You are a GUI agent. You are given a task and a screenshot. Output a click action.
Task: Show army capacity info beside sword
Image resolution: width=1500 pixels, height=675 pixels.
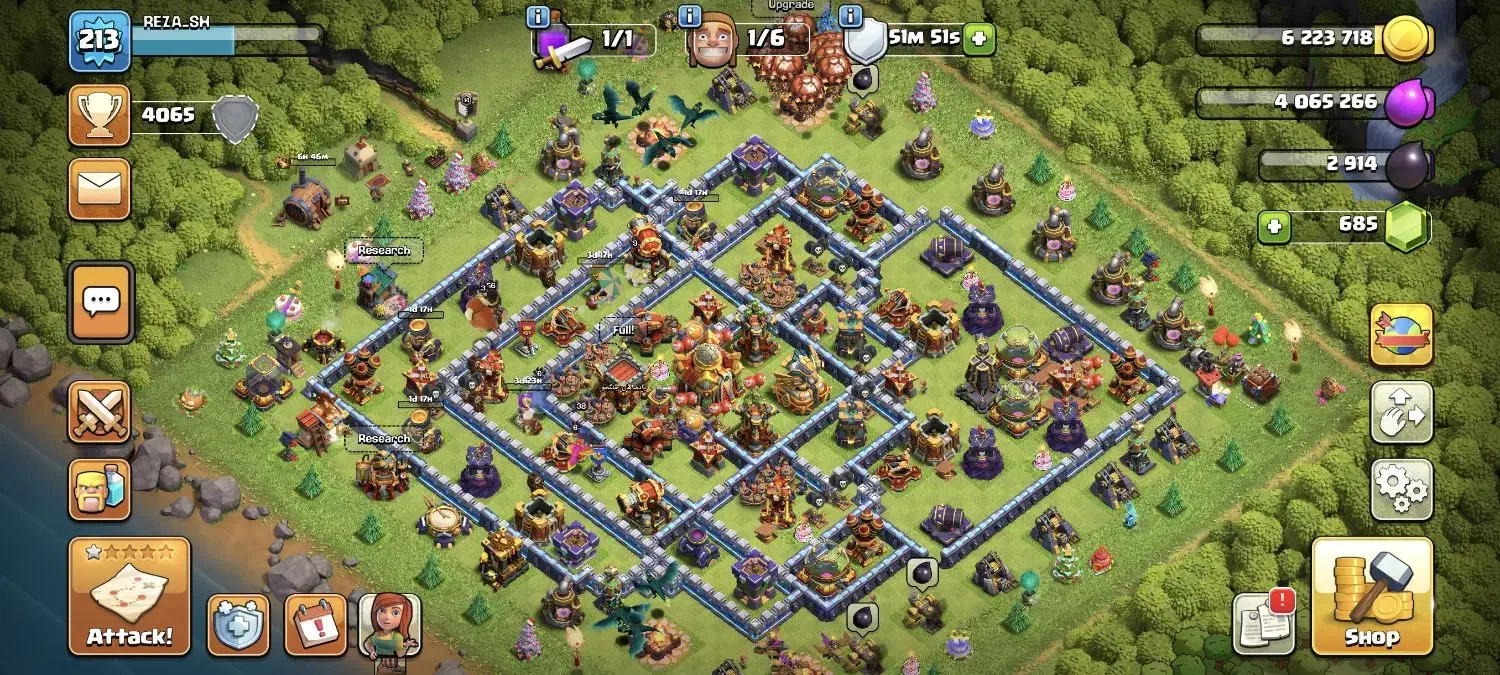coord(538,16)
